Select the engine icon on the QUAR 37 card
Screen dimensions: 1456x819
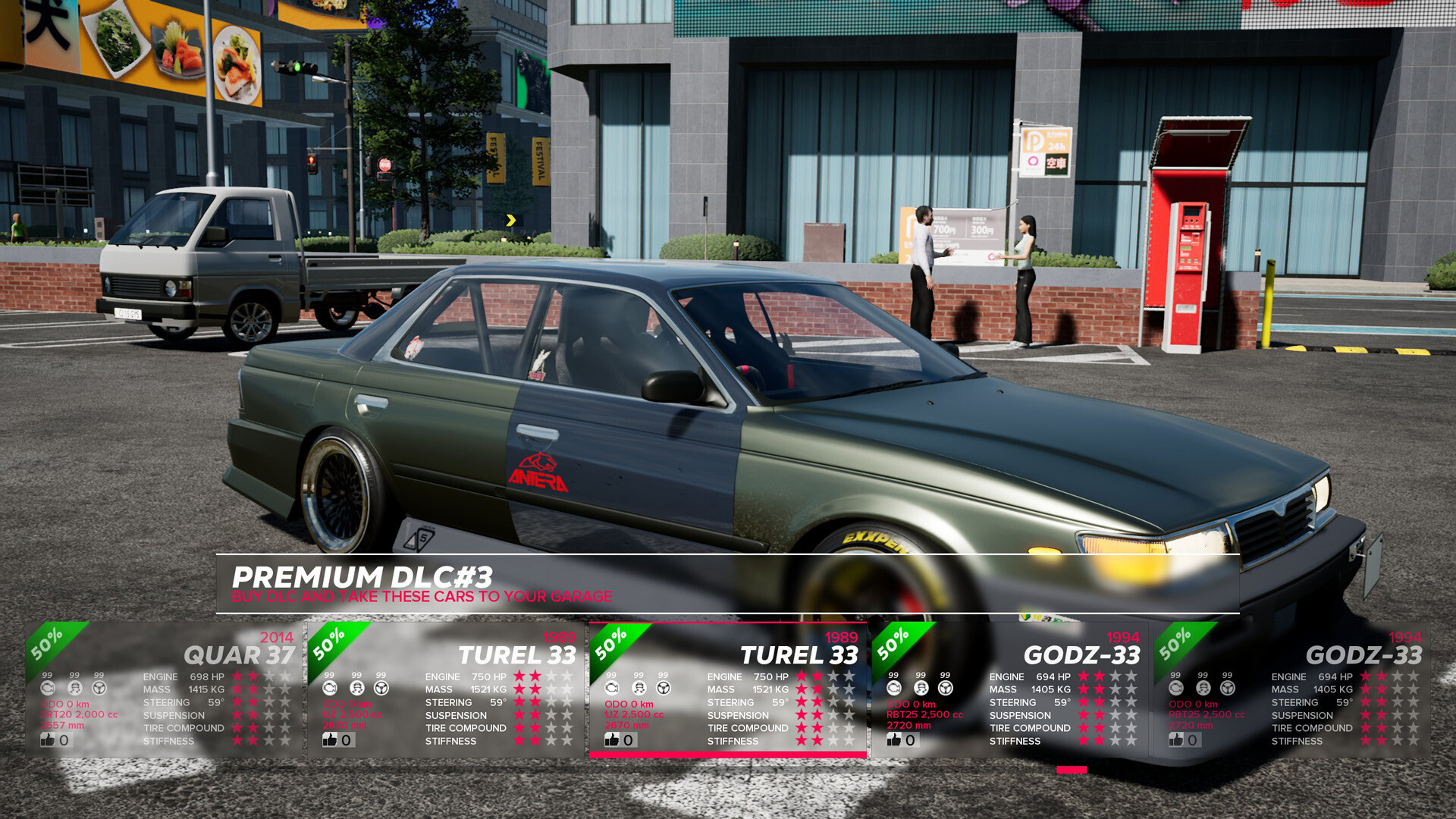[x=47, y=689]
